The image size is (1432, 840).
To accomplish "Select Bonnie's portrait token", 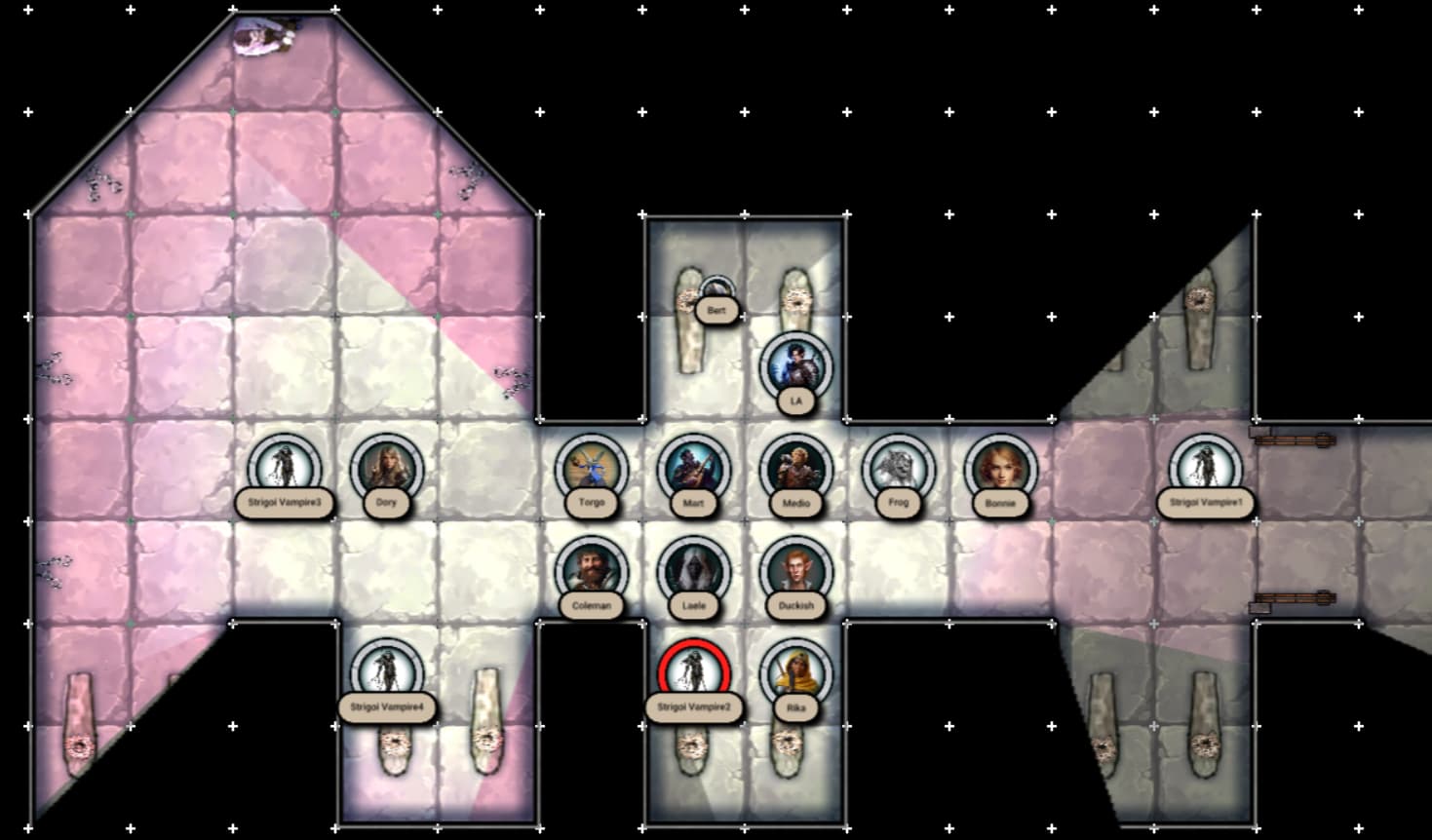I will coord(1001,470).
